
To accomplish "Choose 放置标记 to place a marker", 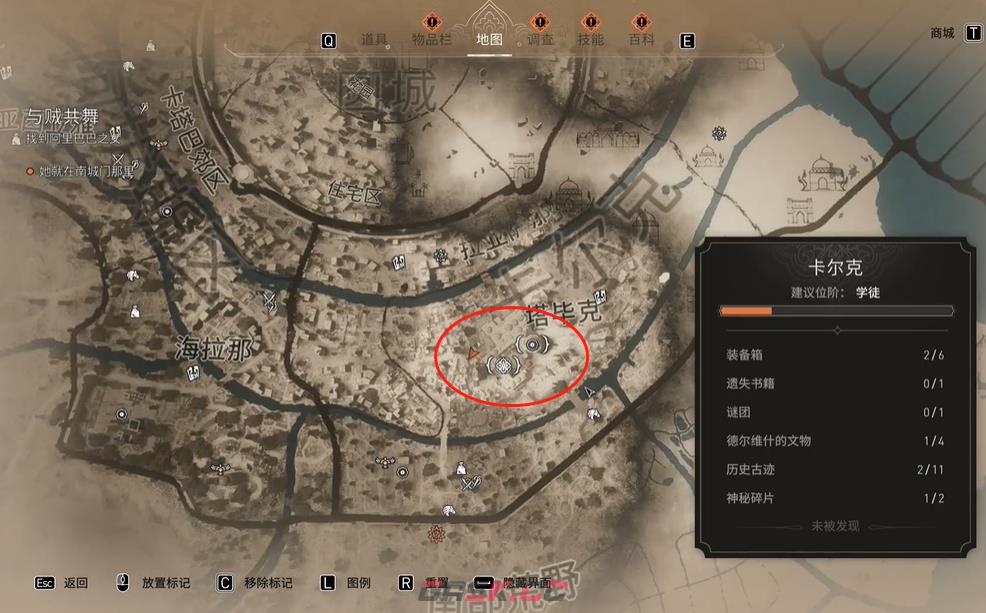I will pyautogui.click(x=165, y=583).
